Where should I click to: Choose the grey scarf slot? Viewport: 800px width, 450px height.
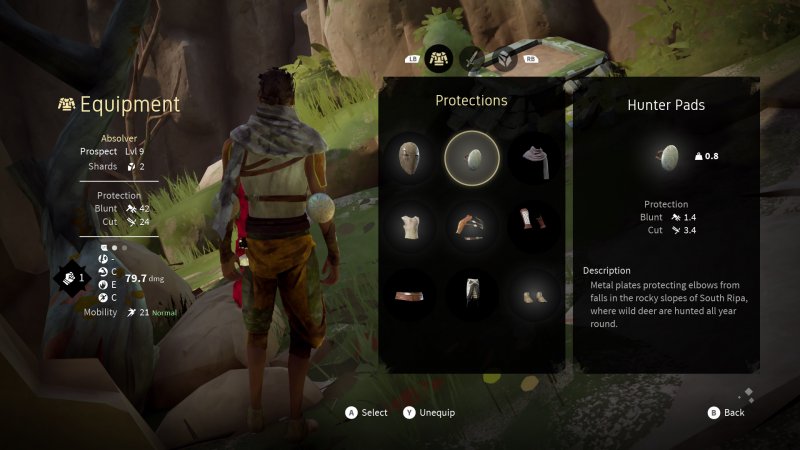(x=535, y=158)
